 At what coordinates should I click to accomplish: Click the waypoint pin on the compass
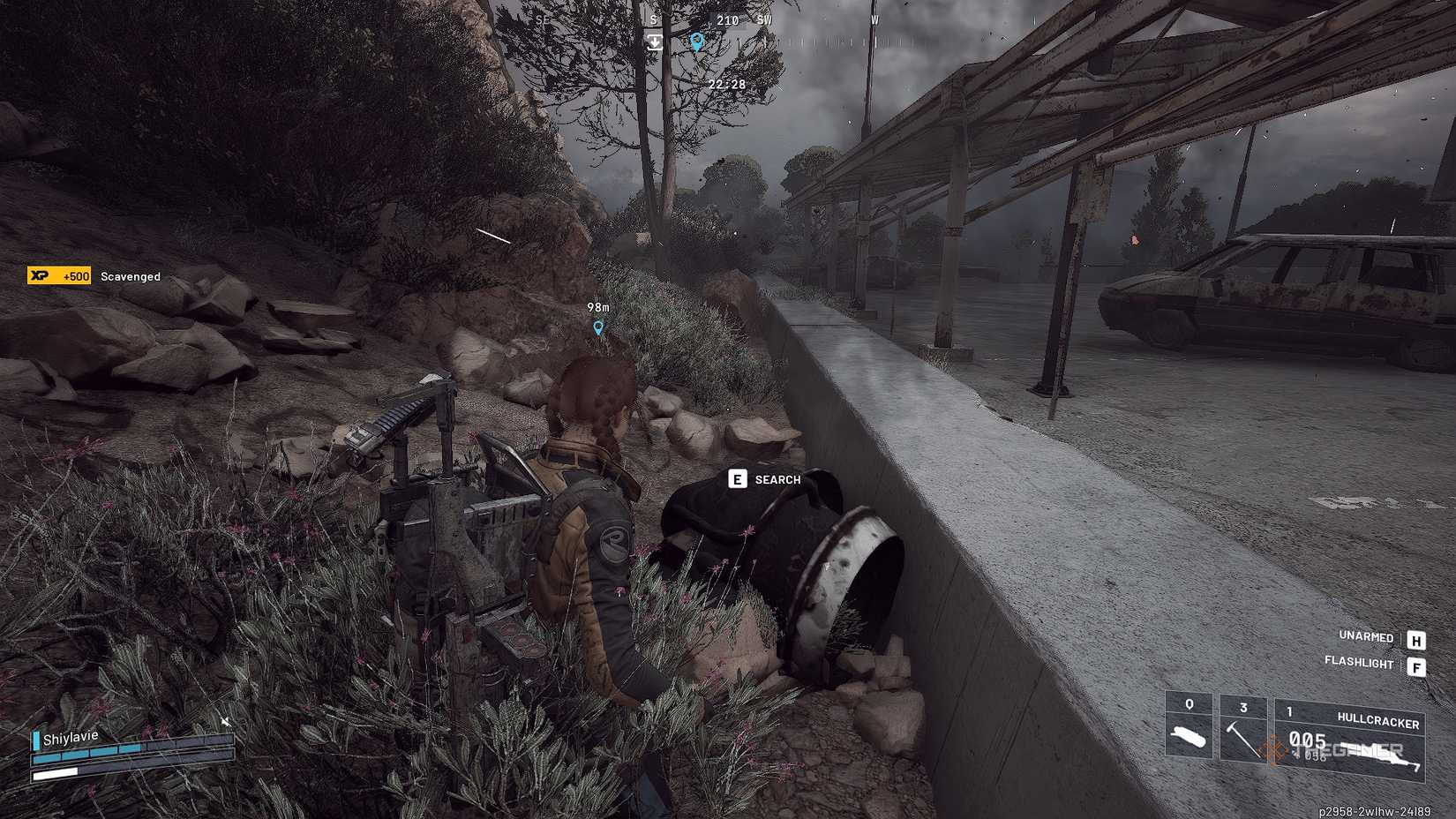(697, 41)
